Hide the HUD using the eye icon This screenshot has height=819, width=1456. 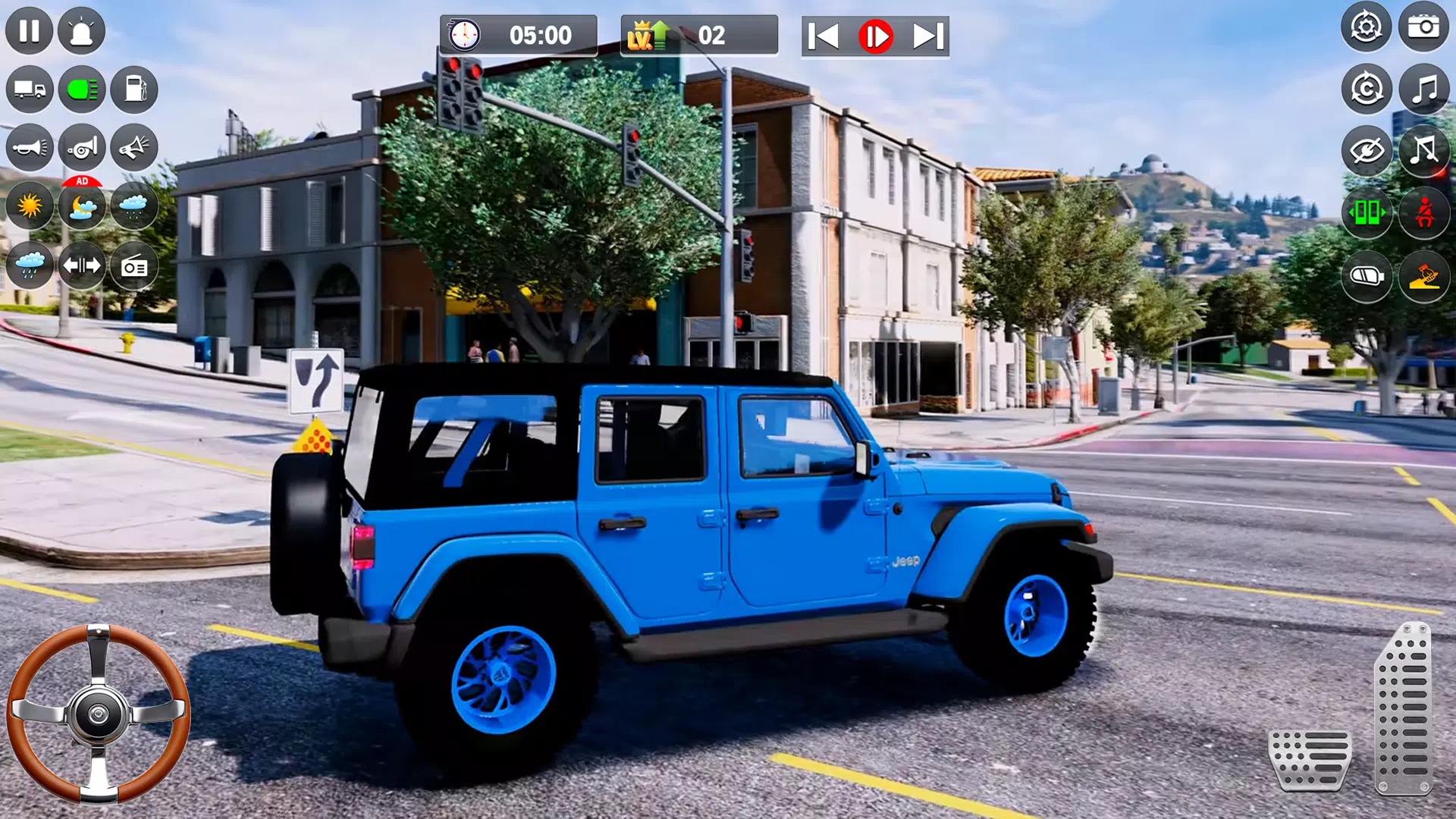click(1365, 148)
